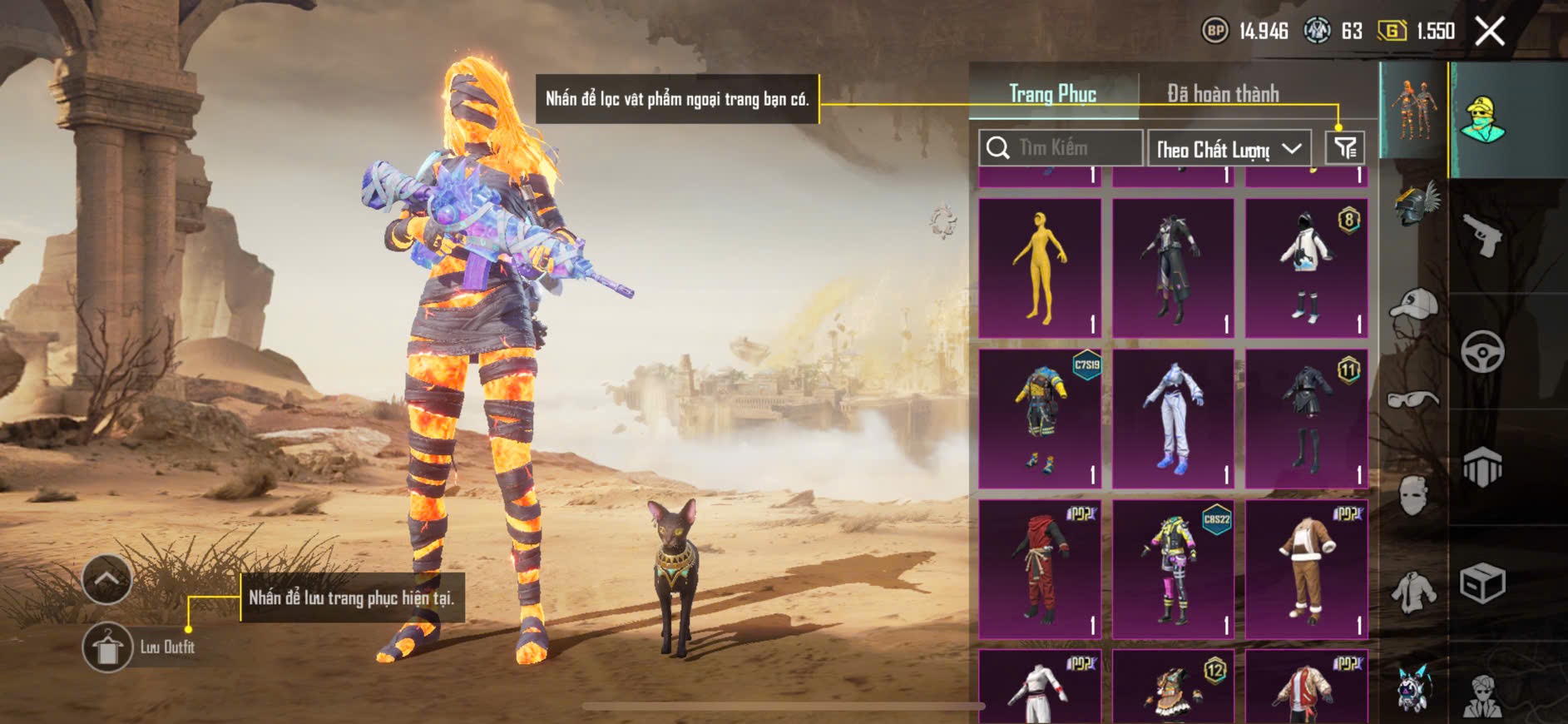
Task: Save current outfit with Lưu Outfit
Action: (x=108, y=647)
